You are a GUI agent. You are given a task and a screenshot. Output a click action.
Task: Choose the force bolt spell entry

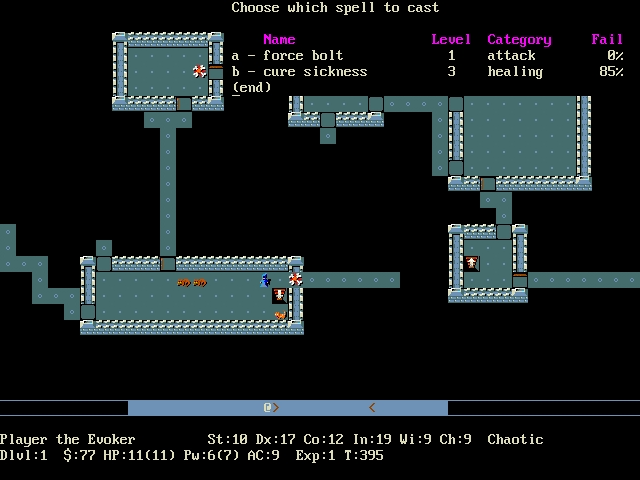(288, 56)
